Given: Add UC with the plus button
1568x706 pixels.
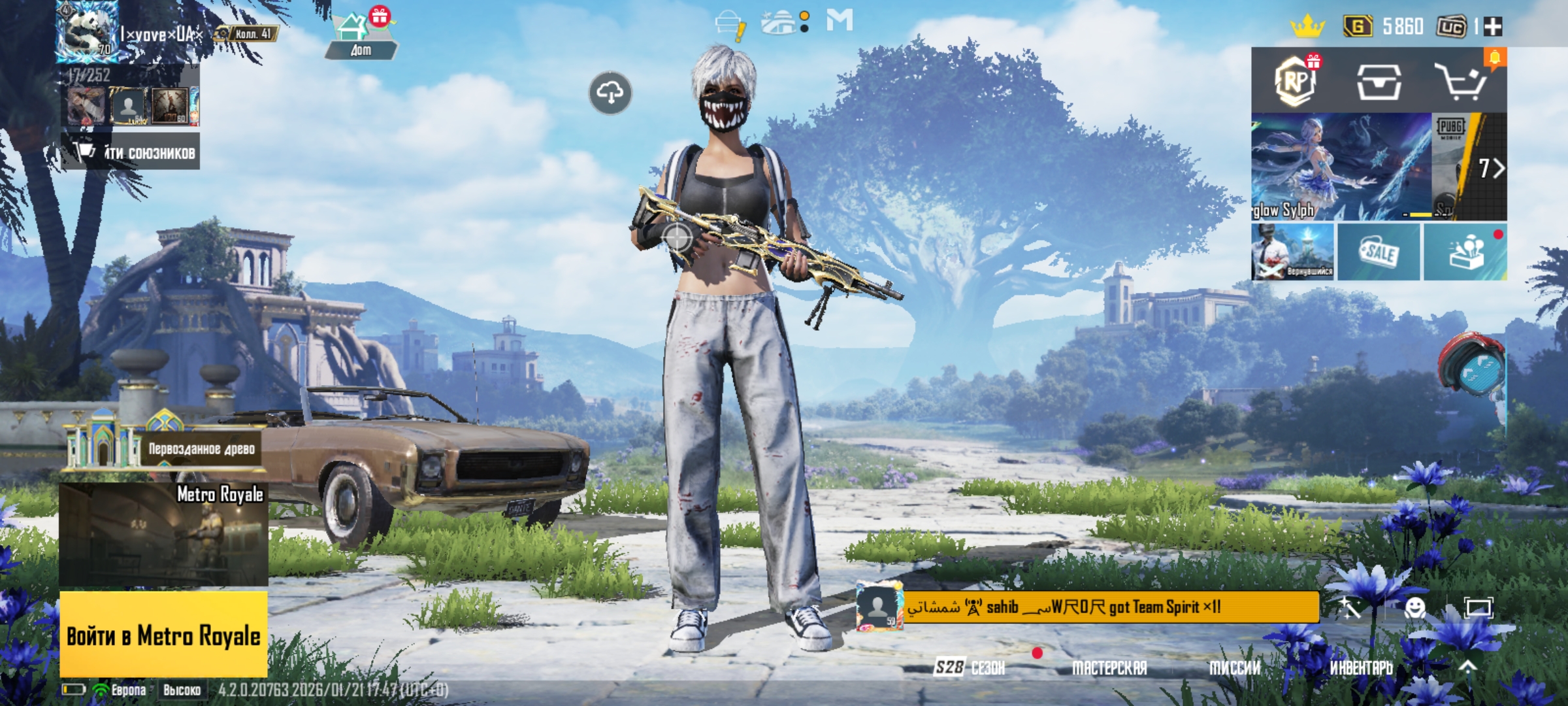Looking at the screenshot, I should coord(1494,27).
